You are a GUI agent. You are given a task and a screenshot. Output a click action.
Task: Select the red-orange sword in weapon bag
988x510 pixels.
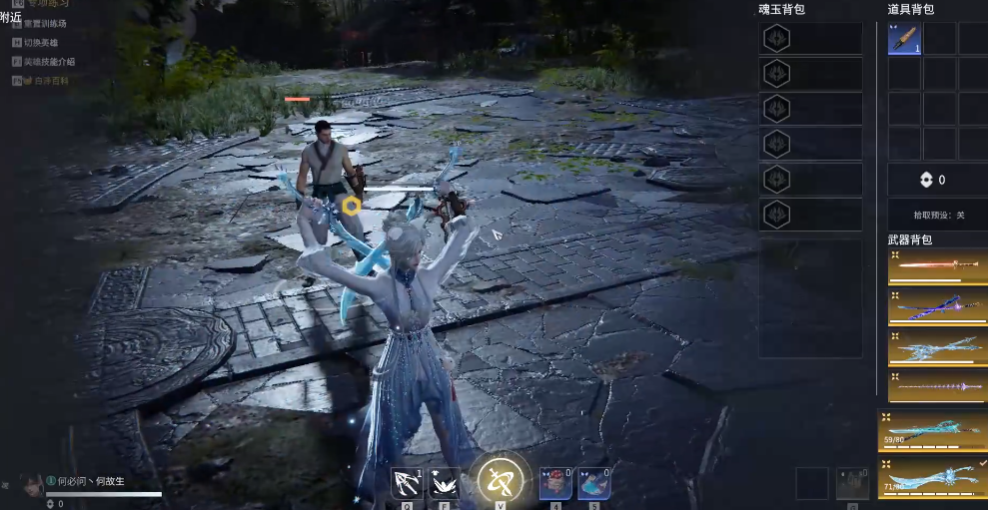937,266
